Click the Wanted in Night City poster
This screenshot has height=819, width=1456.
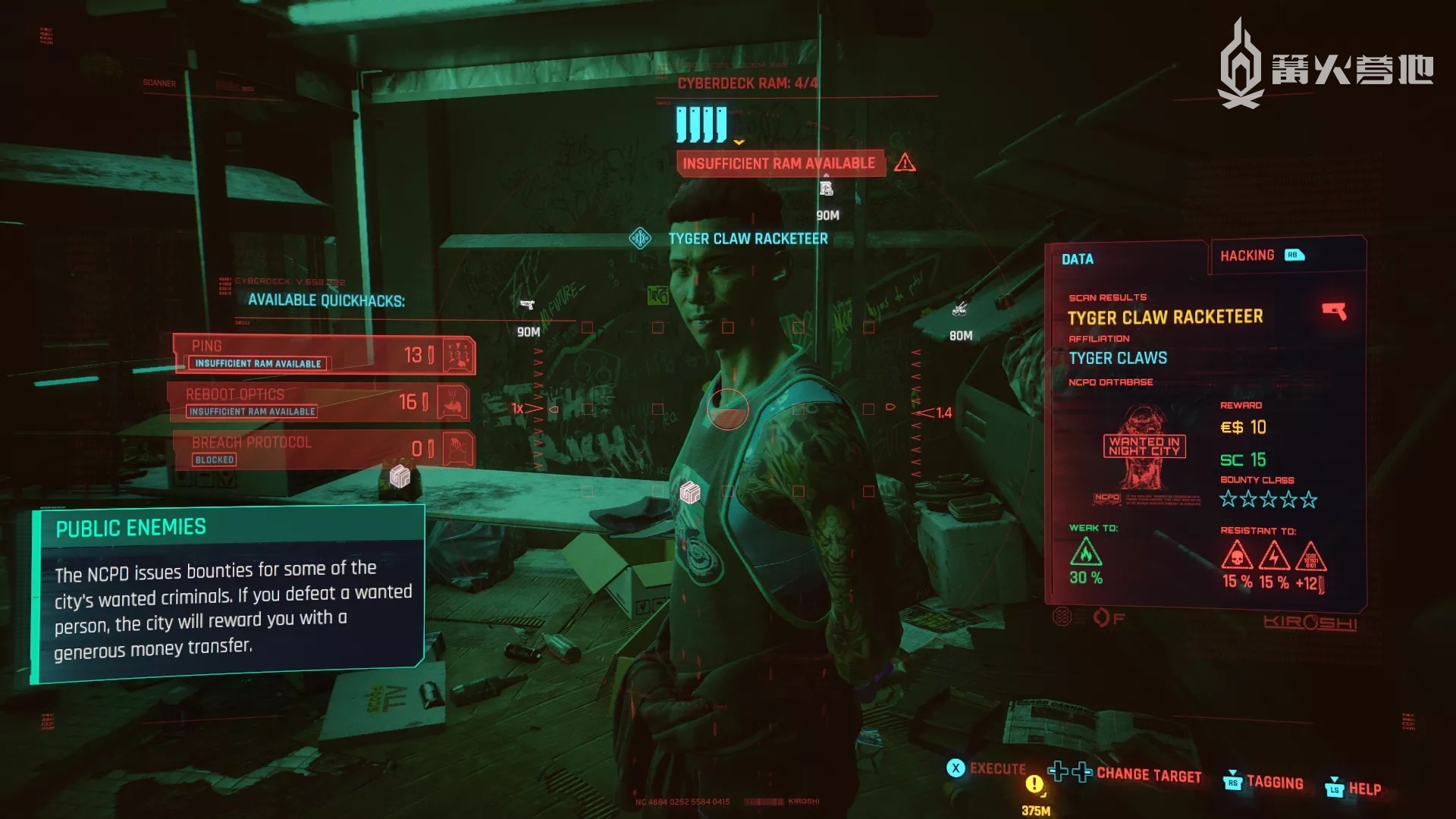click(x=1144, y=447)
